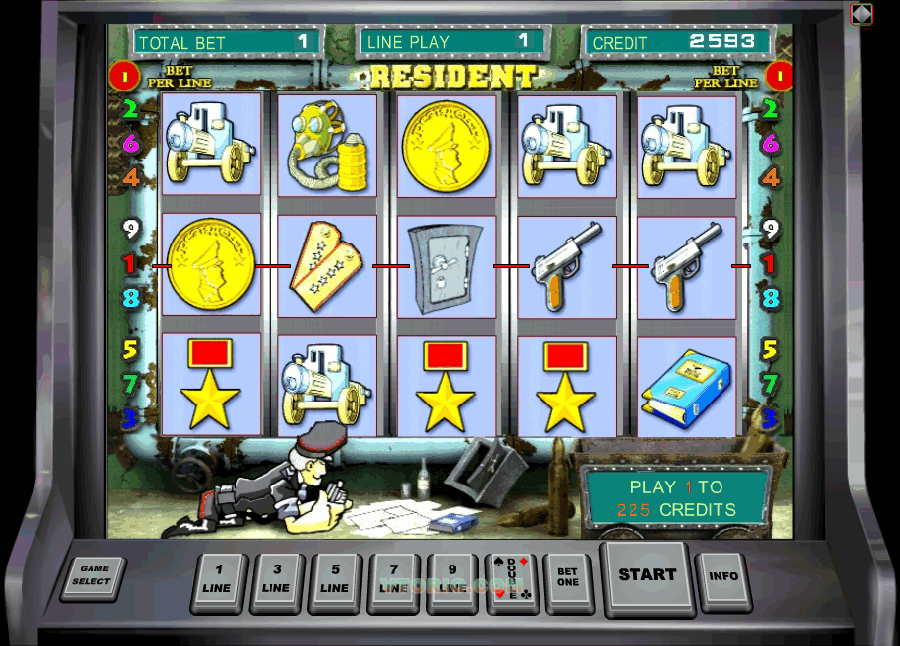Toggle the top-right fullscreen icon

861,14
